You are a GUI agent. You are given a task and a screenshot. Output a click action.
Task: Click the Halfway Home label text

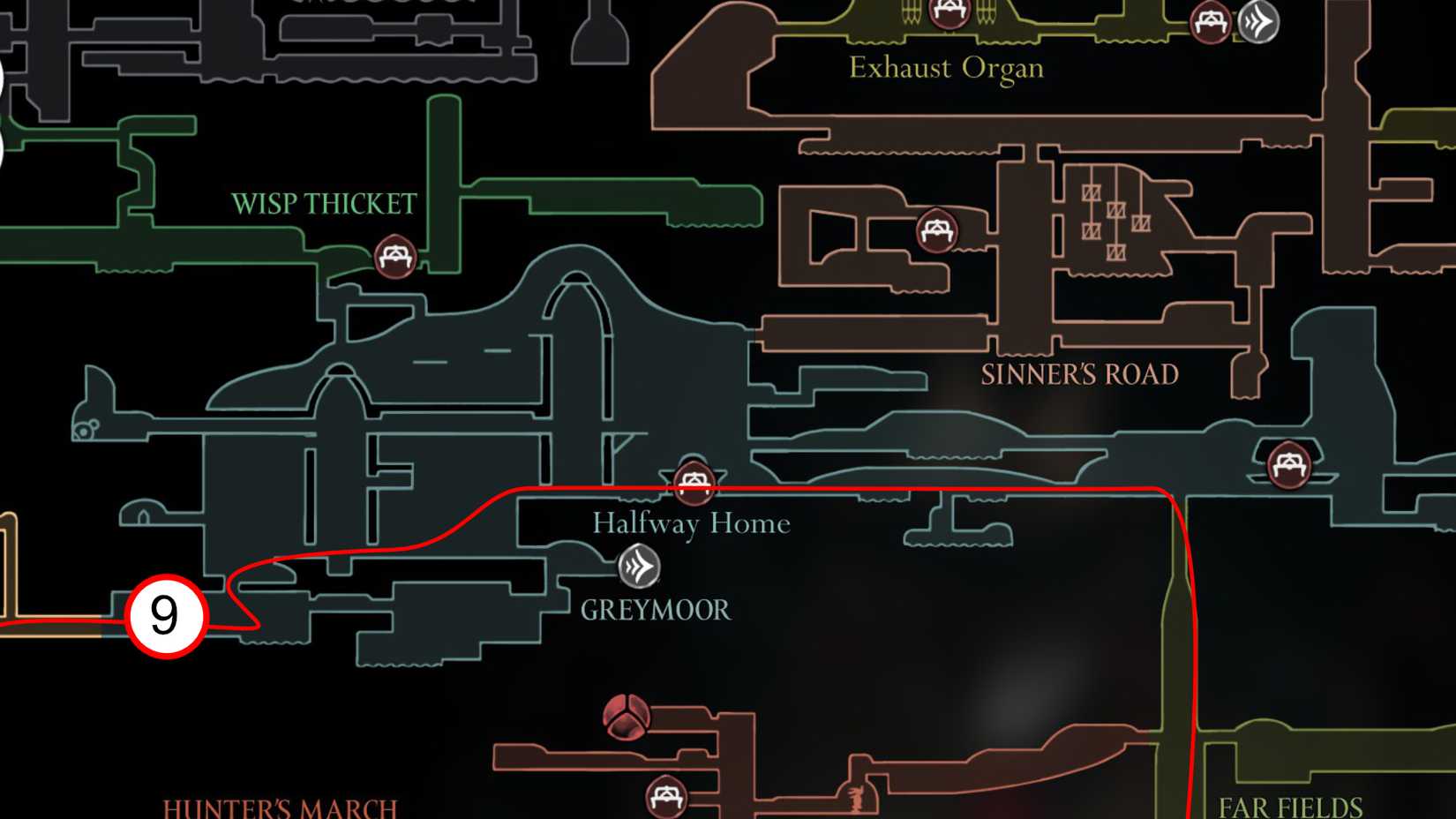pos(691,523)
